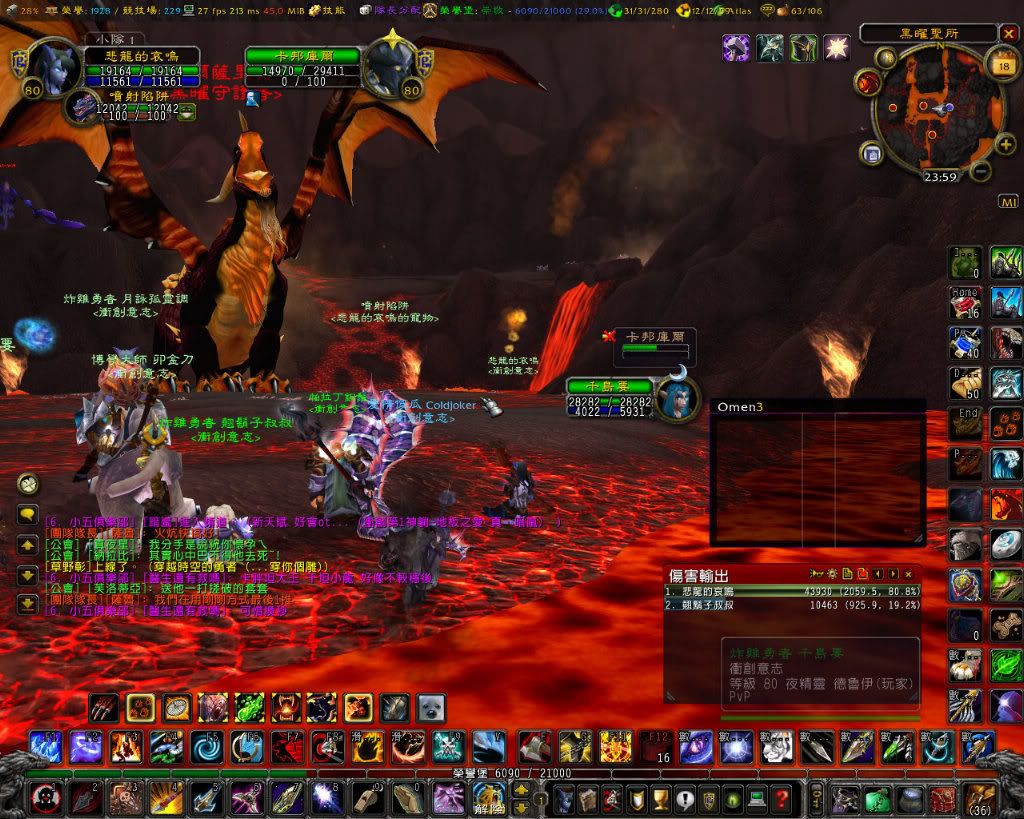Open the achievements trophy micro button
The height and width of the screenshot is (819, 1024).
pos(659,799)
